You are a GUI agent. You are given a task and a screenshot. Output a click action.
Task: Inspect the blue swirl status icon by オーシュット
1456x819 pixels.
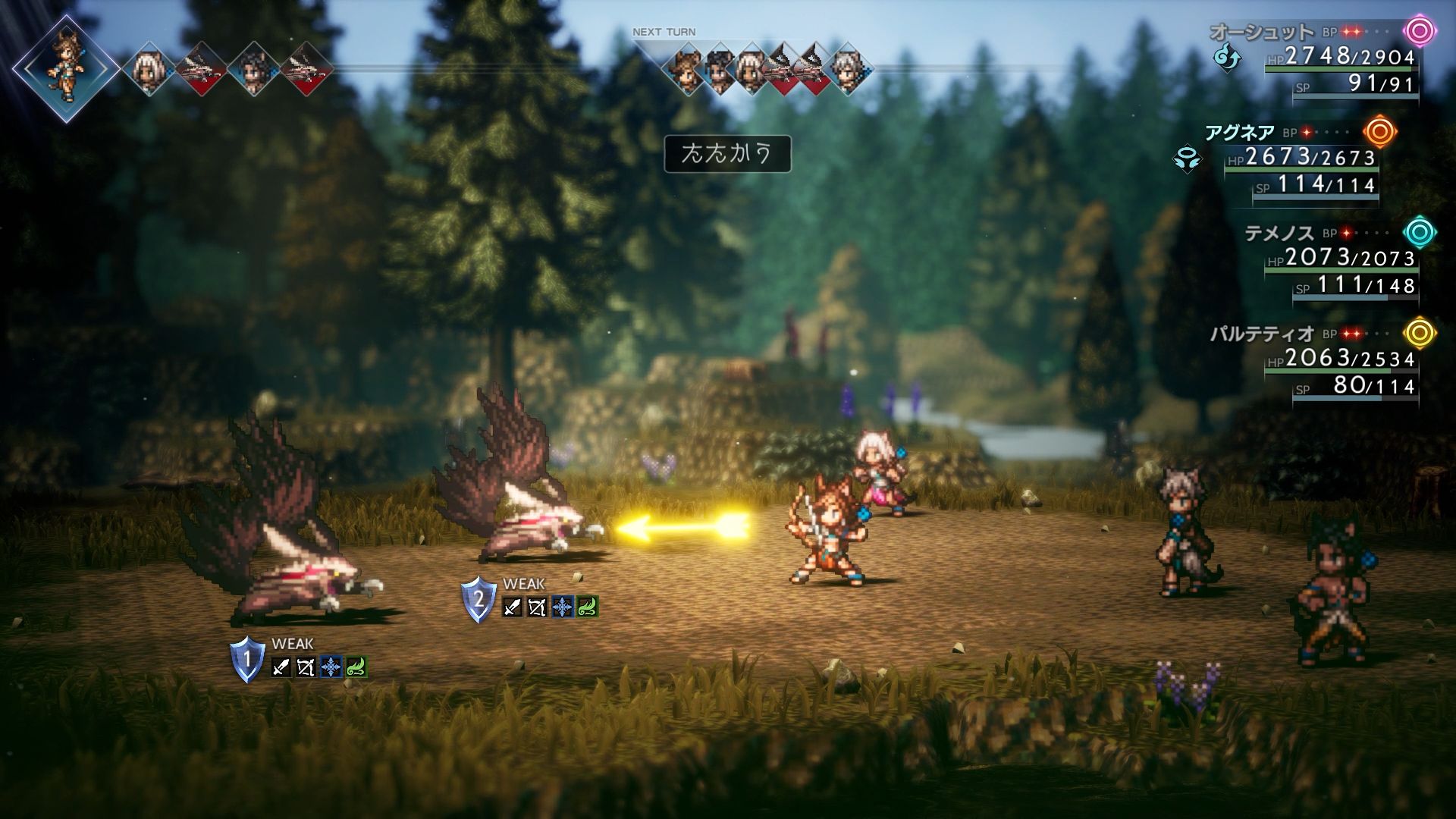[1226, 57]
